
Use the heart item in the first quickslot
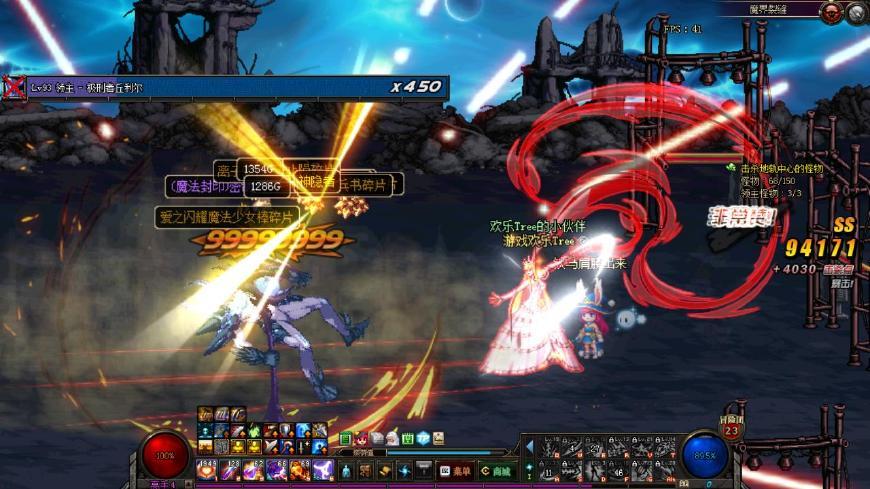pos(207,469)
